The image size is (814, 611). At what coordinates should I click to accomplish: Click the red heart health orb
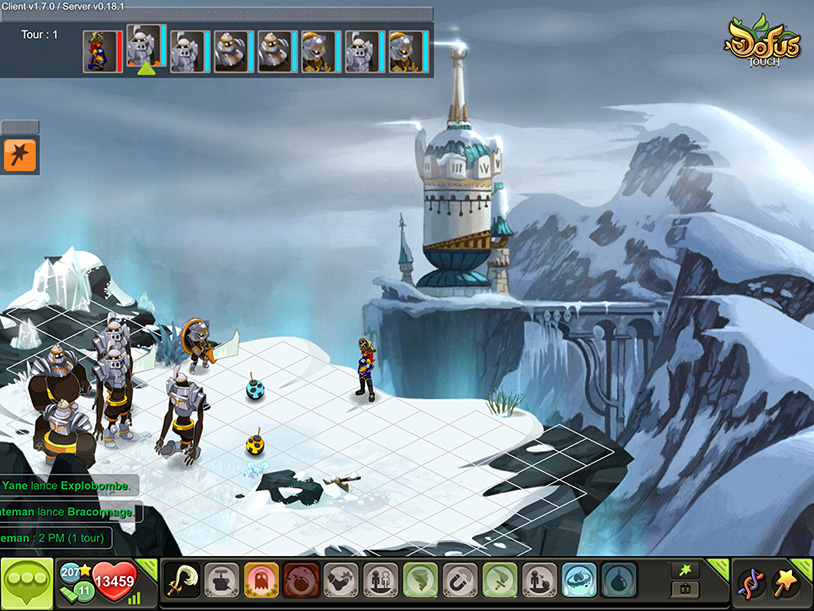tap(114, 581)
